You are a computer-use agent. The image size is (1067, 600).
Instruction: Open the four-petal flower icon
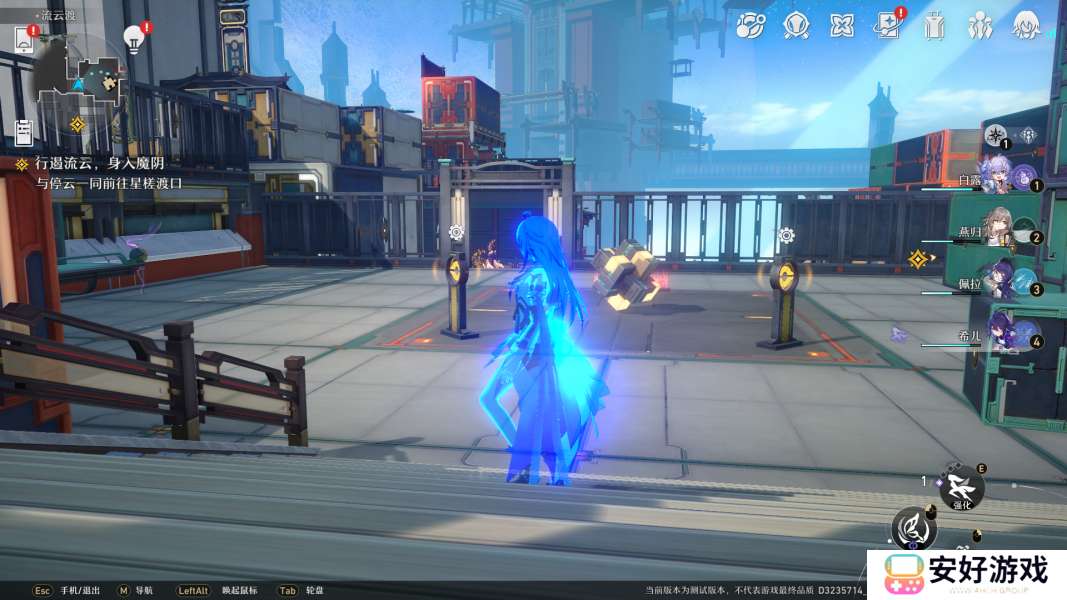(842, 25)
